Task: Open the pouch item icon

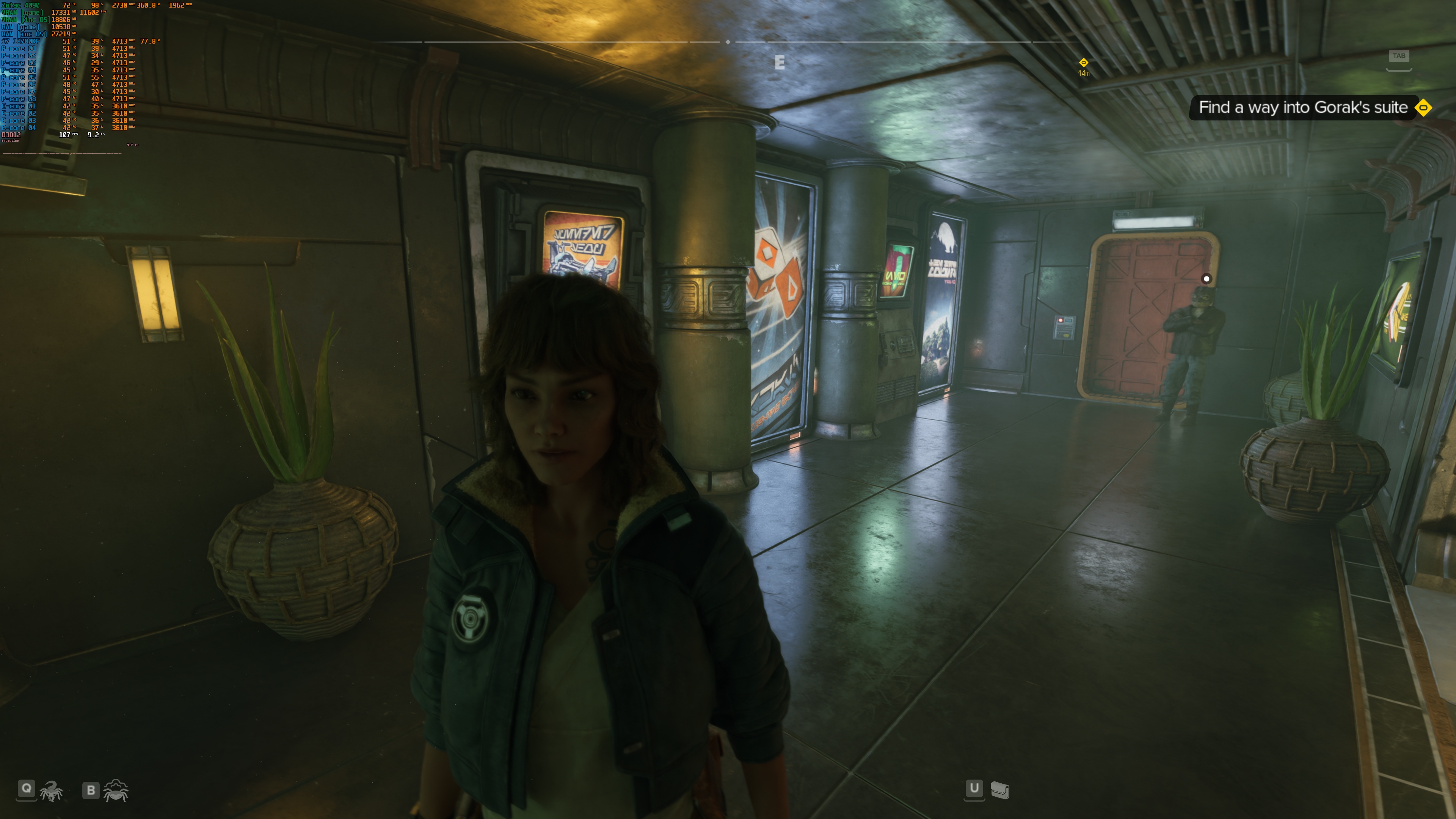Action: click(x=1000, y=789)
